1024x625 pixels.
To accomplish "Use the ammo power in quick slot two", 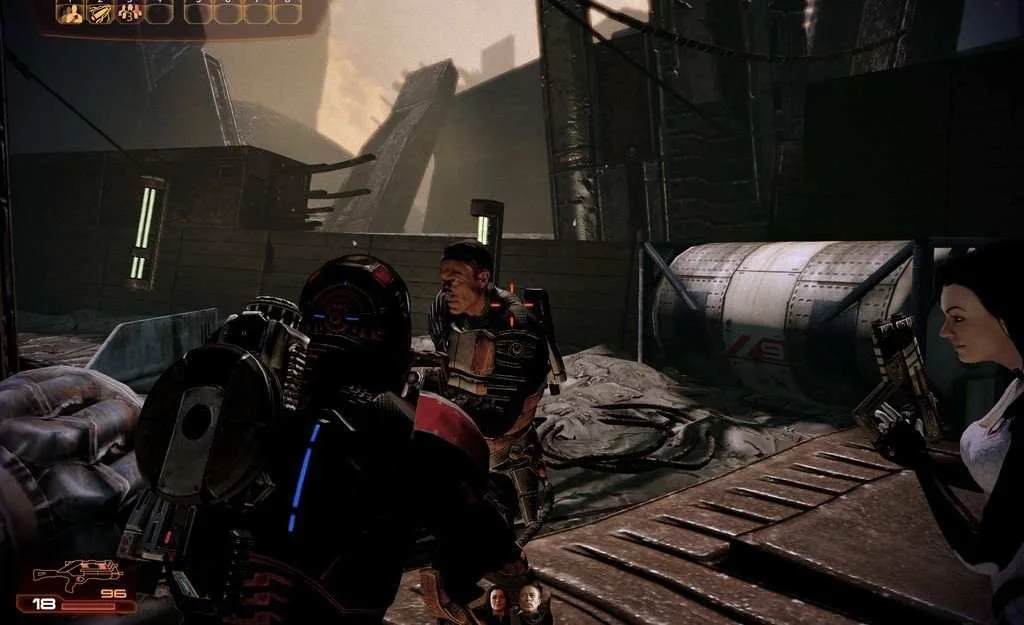I will point(100,13).
